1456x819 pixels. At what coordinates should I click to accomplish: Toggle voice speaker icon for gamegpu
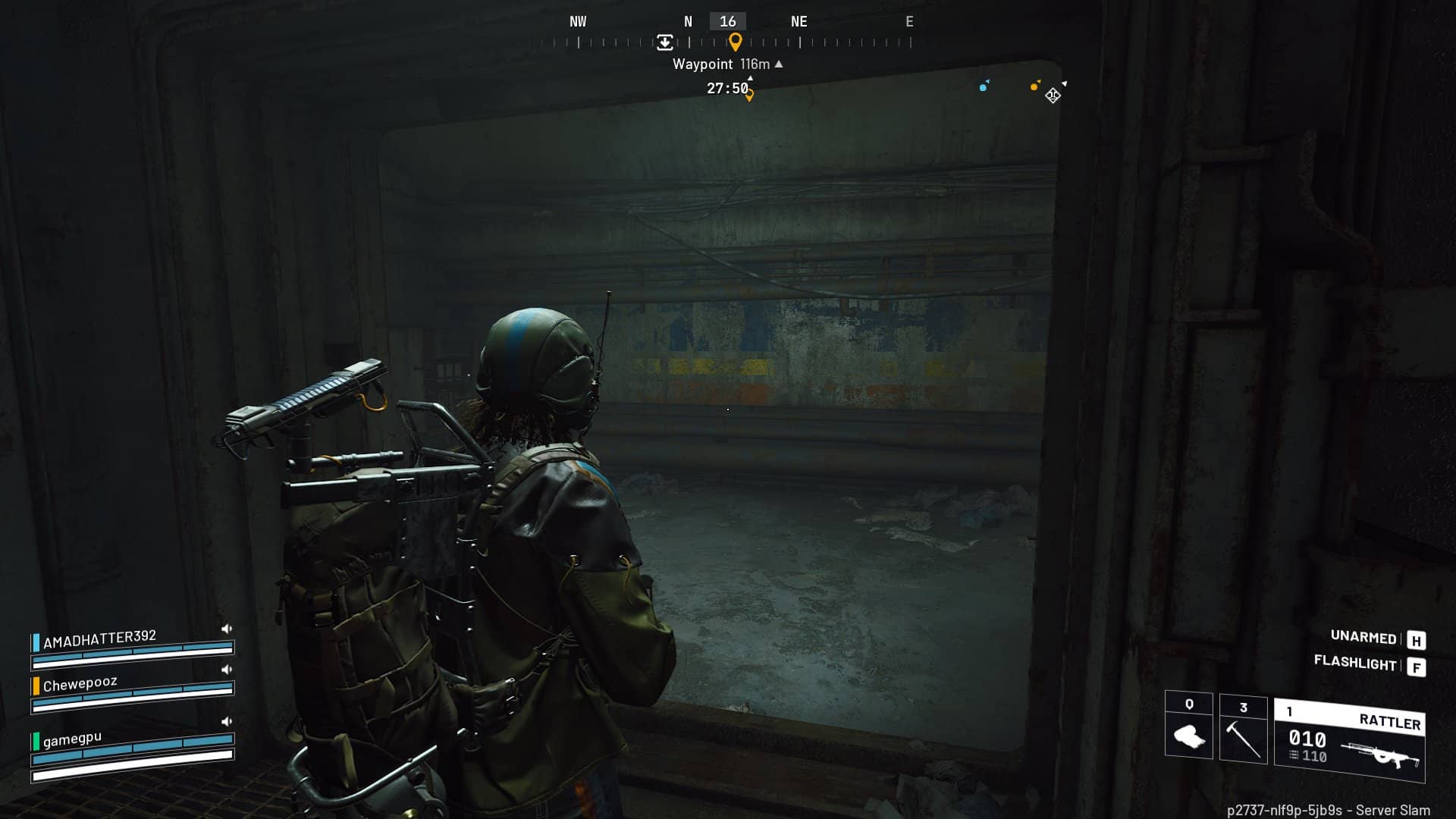point(226,721)
